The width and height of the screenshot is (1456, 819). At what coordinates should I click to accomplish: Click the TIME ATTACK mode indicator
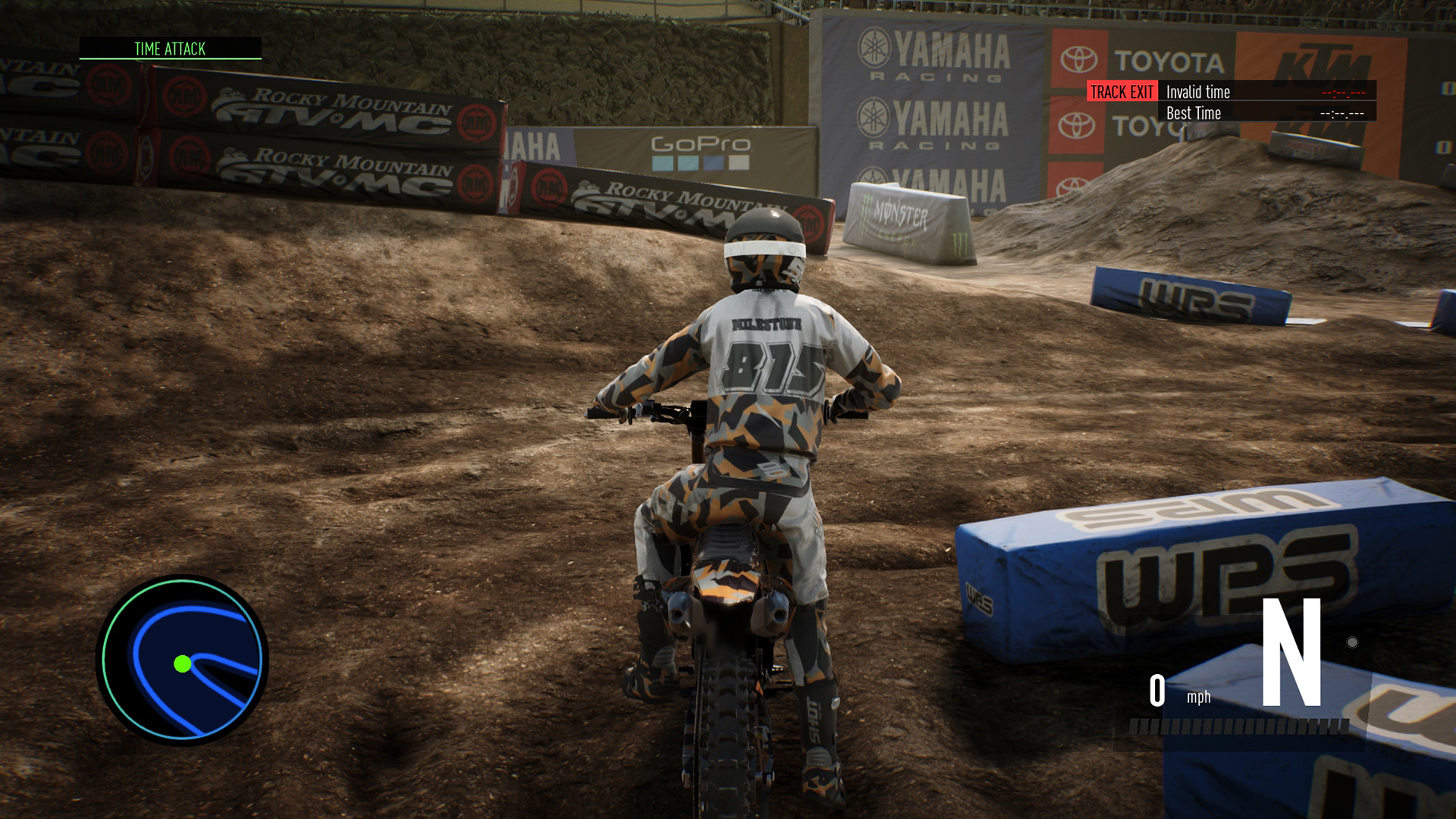(x=168, y=49)
